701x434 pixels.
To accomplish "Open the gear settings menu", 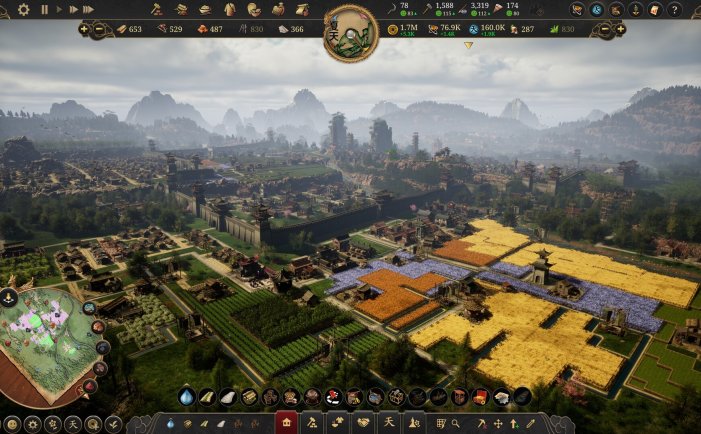I will [x=24, y=9].
